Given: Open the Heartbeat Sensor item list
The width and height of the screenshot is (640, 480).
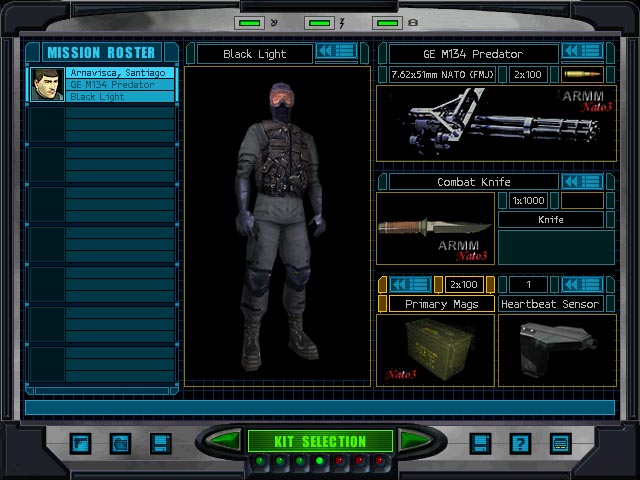Looking at the screenshot, I should tap(582, 284).
